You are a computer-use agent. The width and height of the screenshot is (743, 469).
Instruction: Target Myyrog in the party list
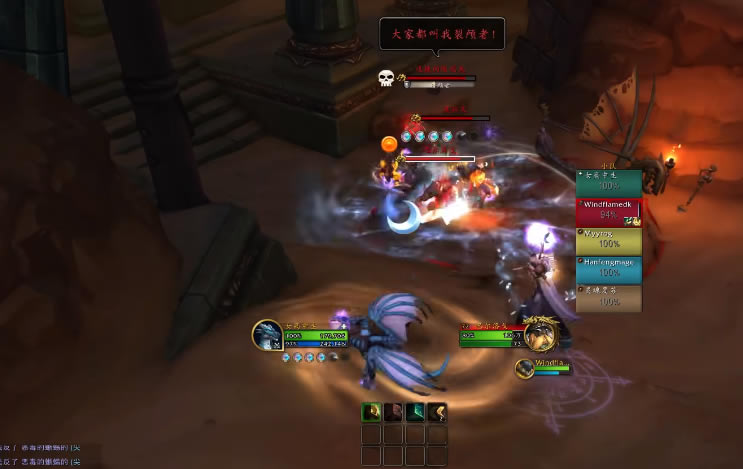[608, 239]
